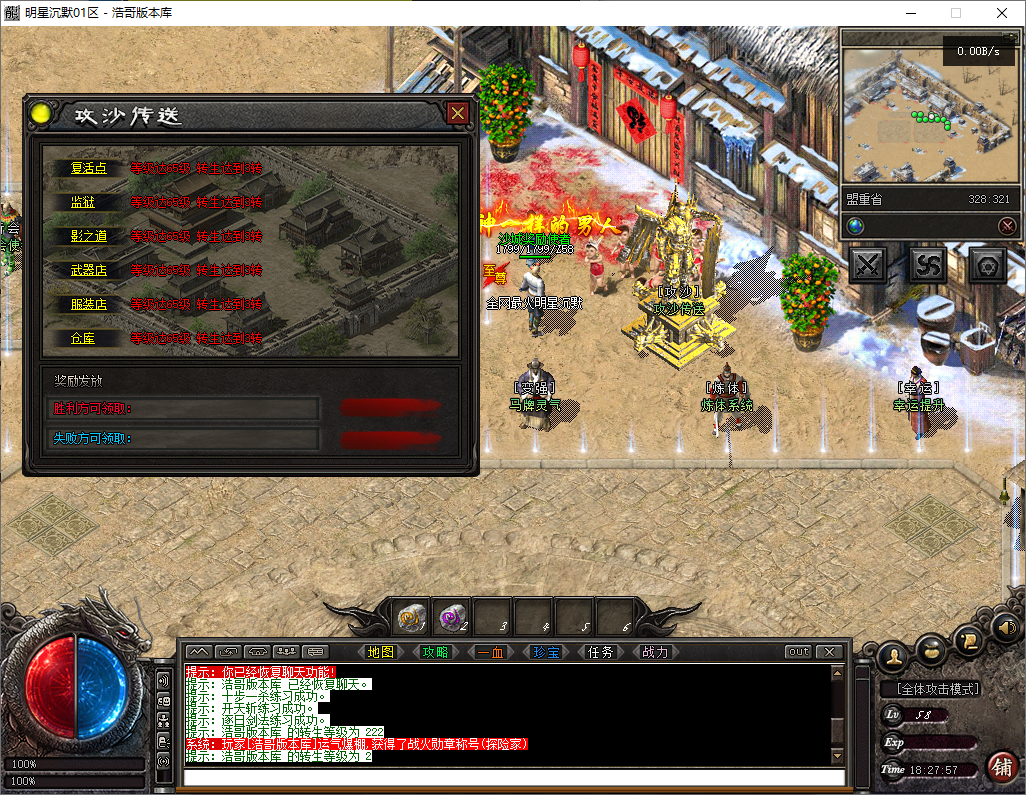1026x795 pixels.
Task: Teleport to 复活点 respawn point
Action: tap(88, 169)
